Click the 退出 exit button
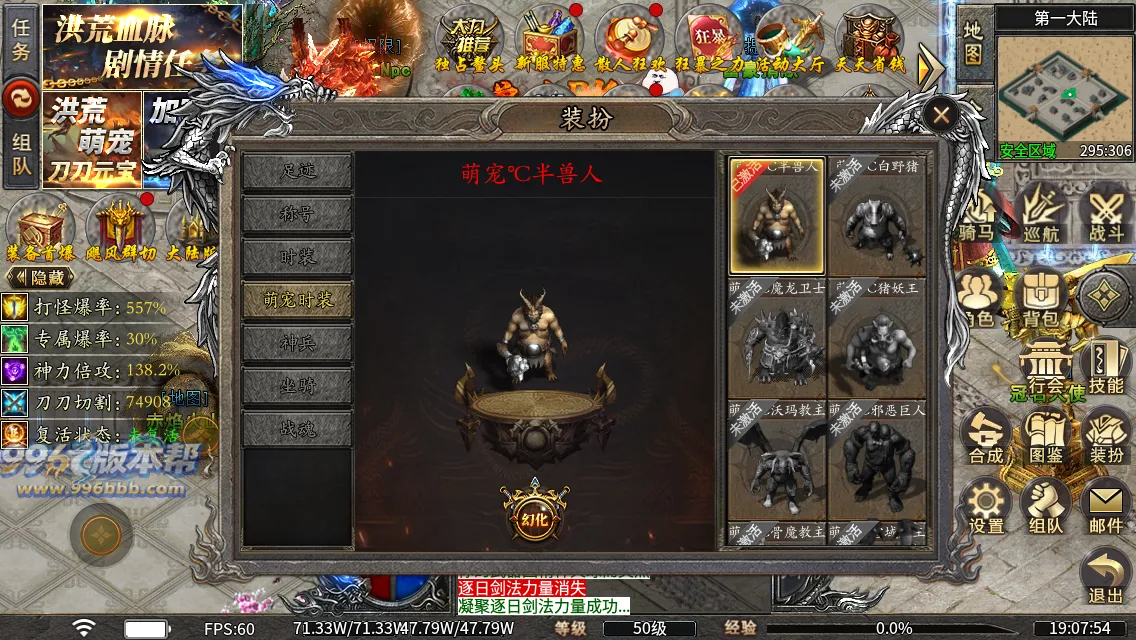Viewport: 1136px width, 640px height. pos(1106,577)
